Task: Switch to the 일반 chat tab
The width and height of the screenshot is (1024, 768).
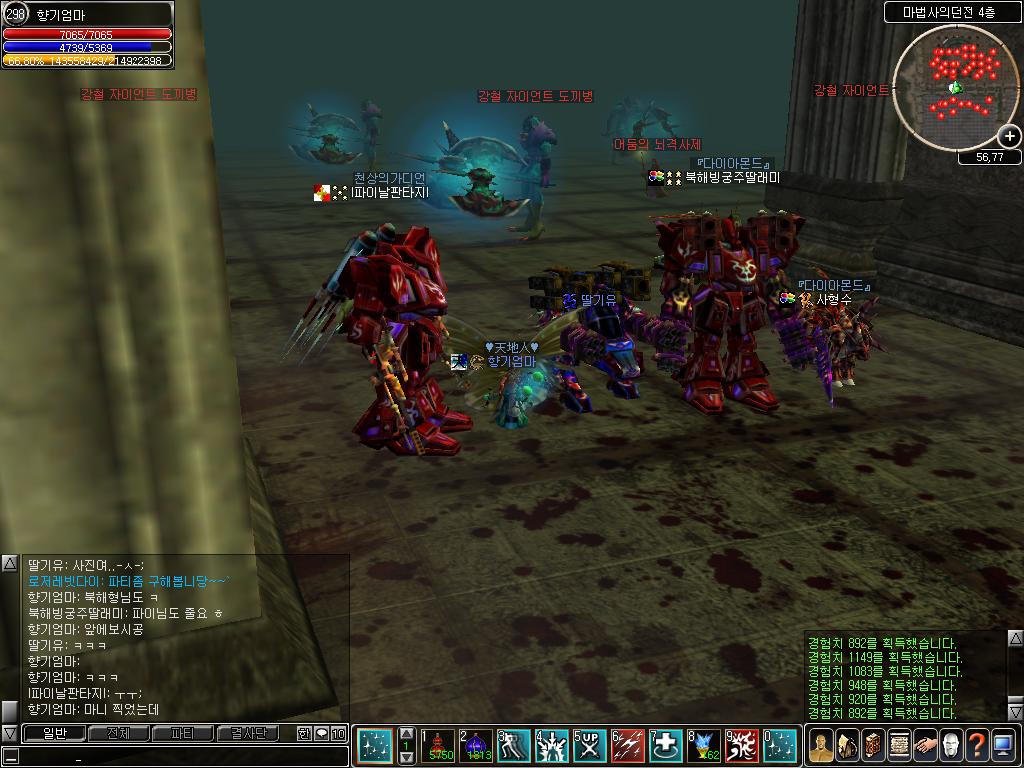Action: [x=53, y=733]
